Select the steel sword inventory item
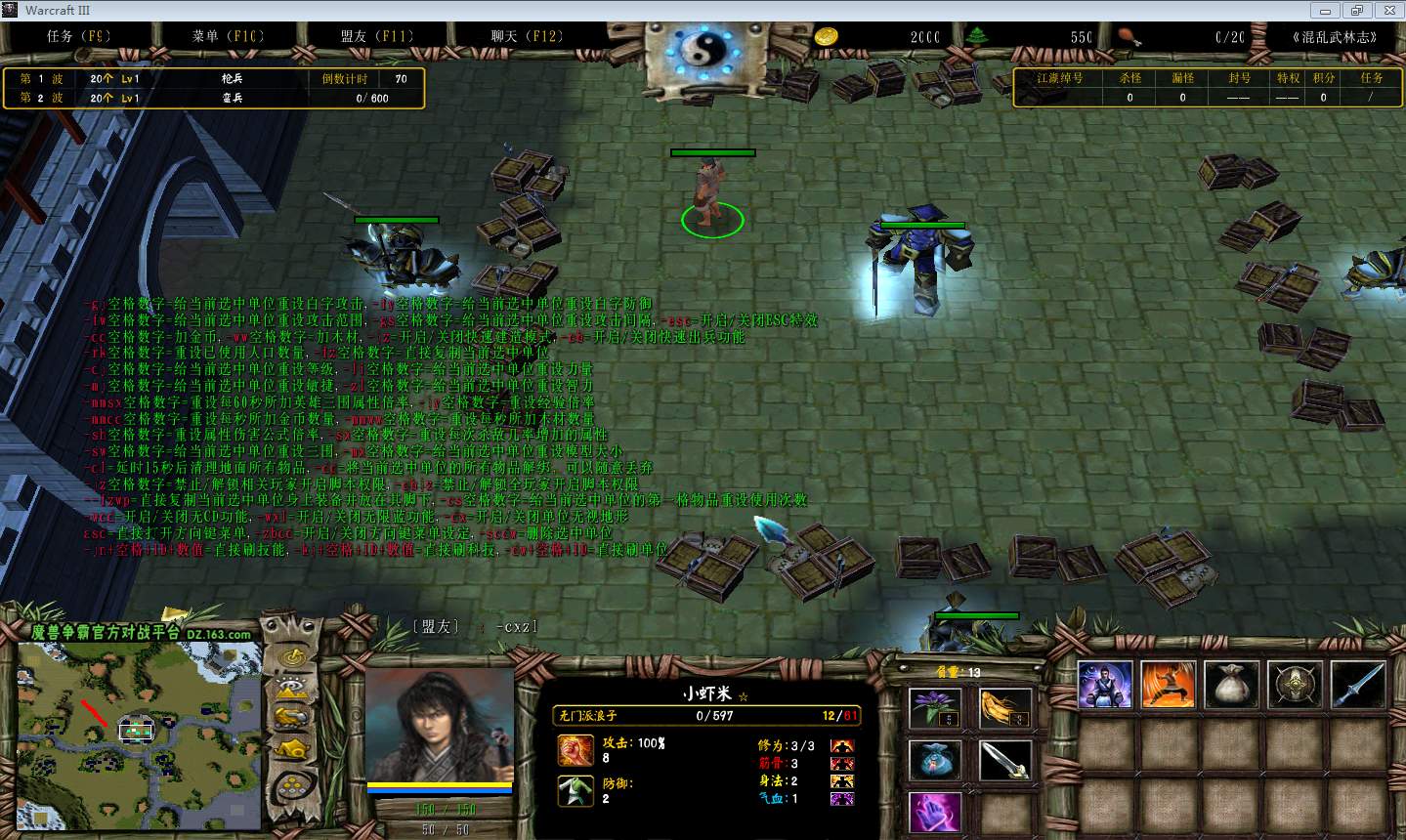Screen dimensions: 1406x840 point(1004,761)
